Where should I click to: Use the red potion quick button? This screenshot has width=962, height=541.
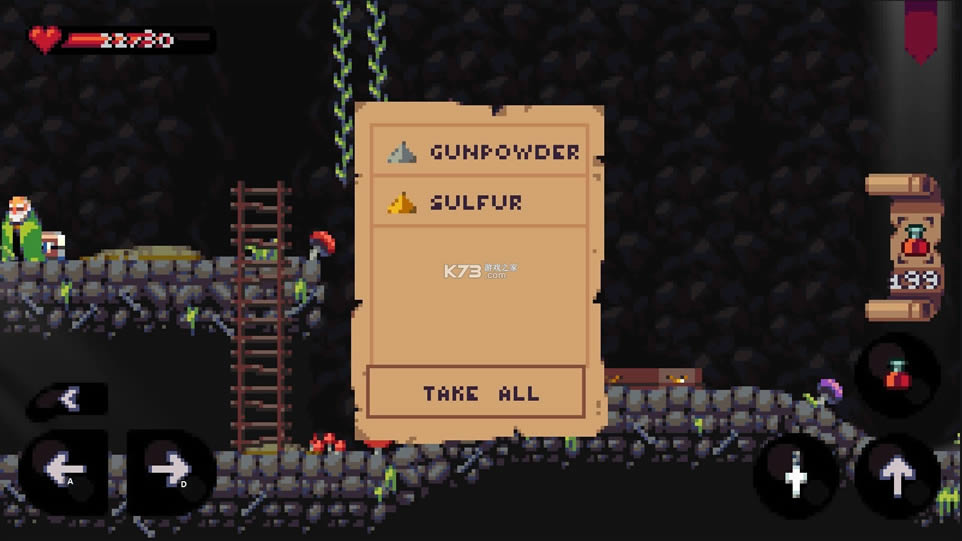[896, 373]
